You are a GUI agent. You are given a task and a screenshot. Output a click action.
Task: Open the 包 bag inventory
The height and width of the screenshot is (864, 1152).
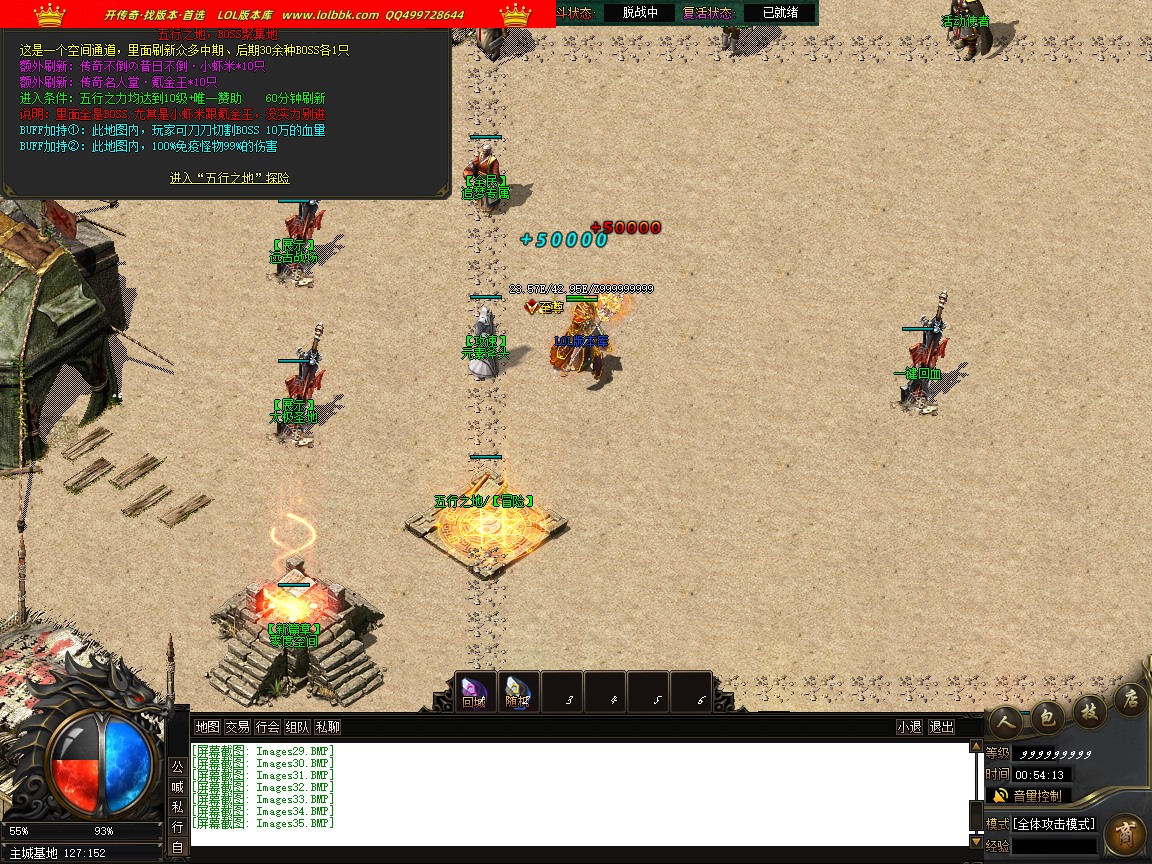[1046, 715]
